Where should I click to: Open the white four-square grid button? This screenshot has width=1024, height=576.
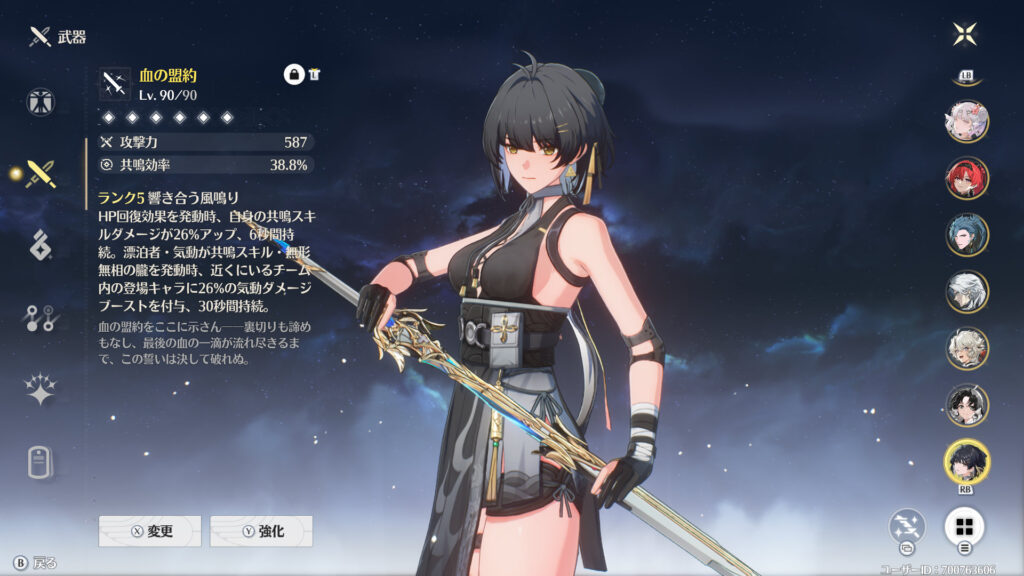tap(964, 526)
